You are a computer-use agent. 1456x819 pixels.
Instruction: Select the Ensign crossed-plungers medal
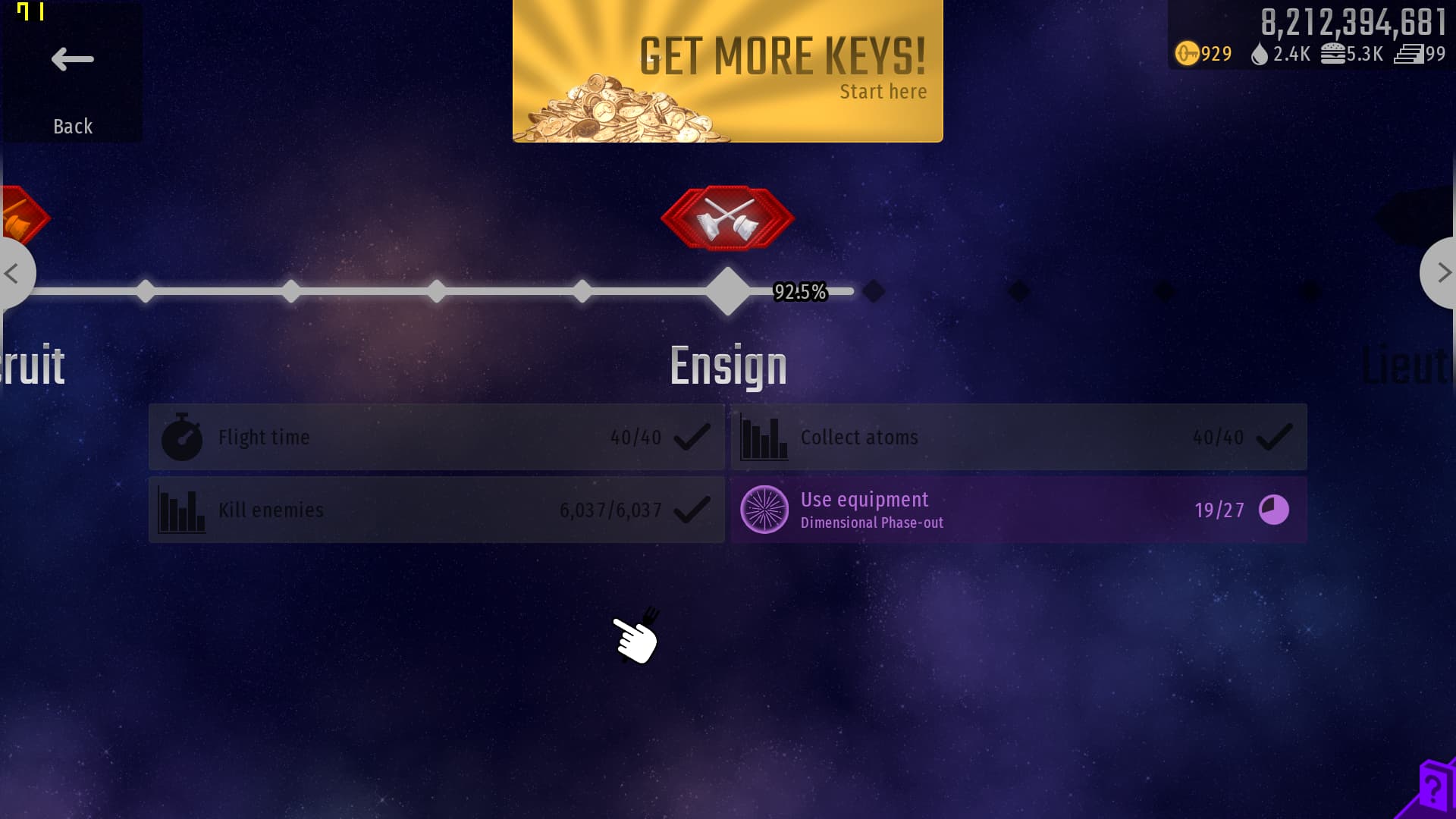(727, 218)
